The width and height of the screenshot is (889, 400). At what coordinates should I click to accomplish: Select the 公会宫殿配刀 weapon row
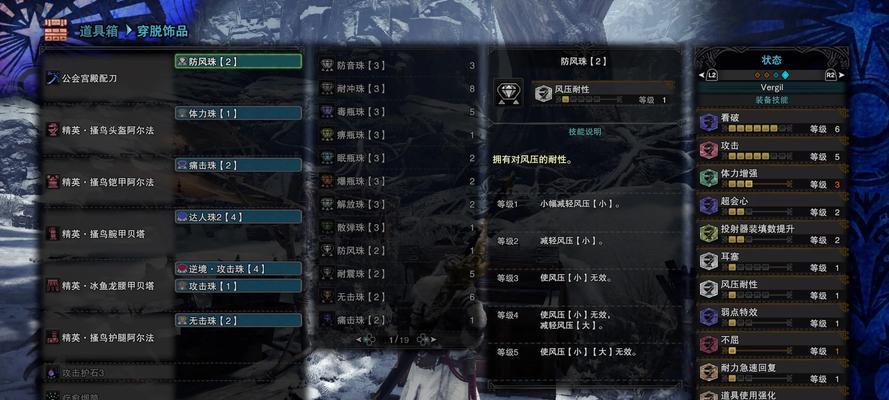[x=100, y=77]
